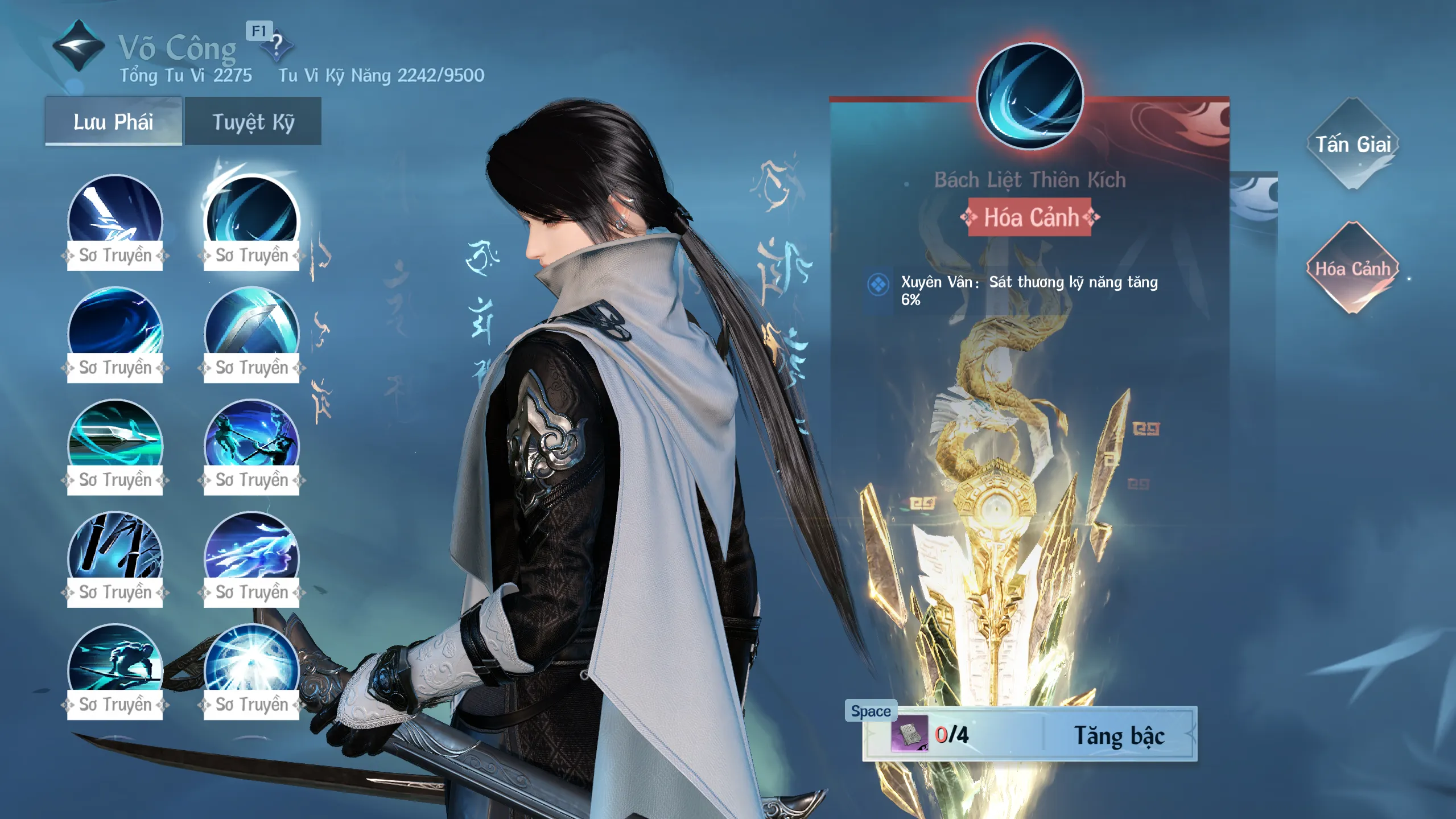Open the question mark help icon
1456x819 pixels.
pyautogui.click(x=277, y=44)
